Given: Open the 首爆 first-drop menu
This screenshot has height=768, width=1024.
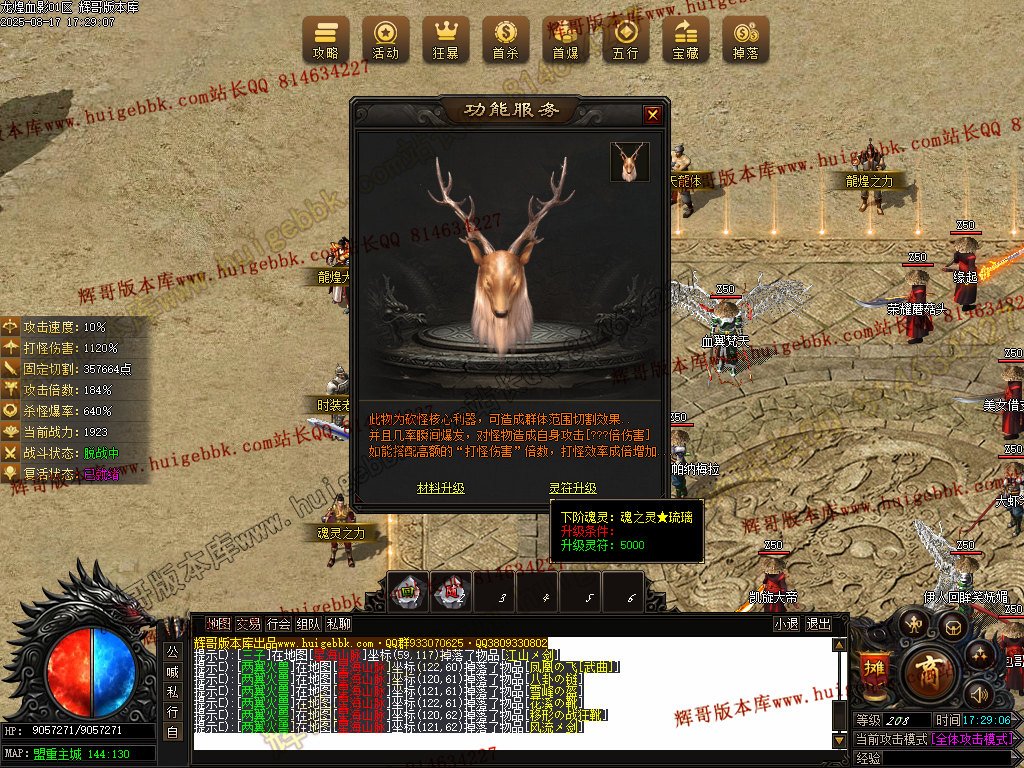Looking at the screenshot, I should 566,39.
